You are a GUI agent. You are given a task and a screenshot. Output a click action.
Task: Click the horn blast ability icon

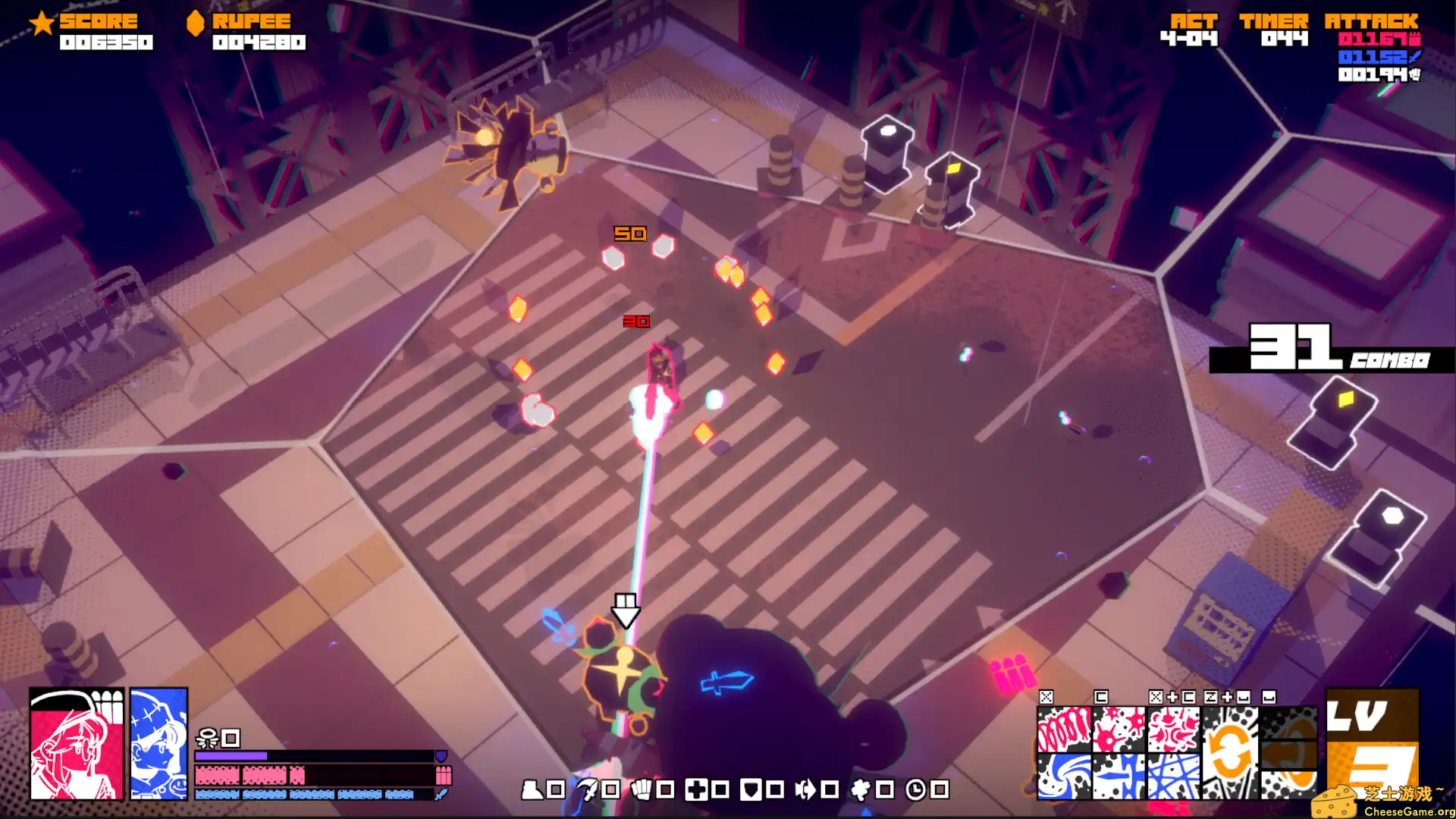tap(805, 790)
